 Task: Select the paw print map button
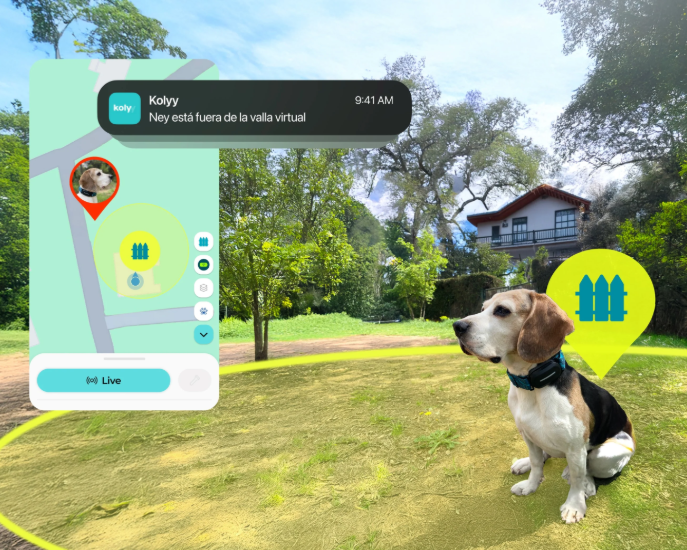click(203, 311)
